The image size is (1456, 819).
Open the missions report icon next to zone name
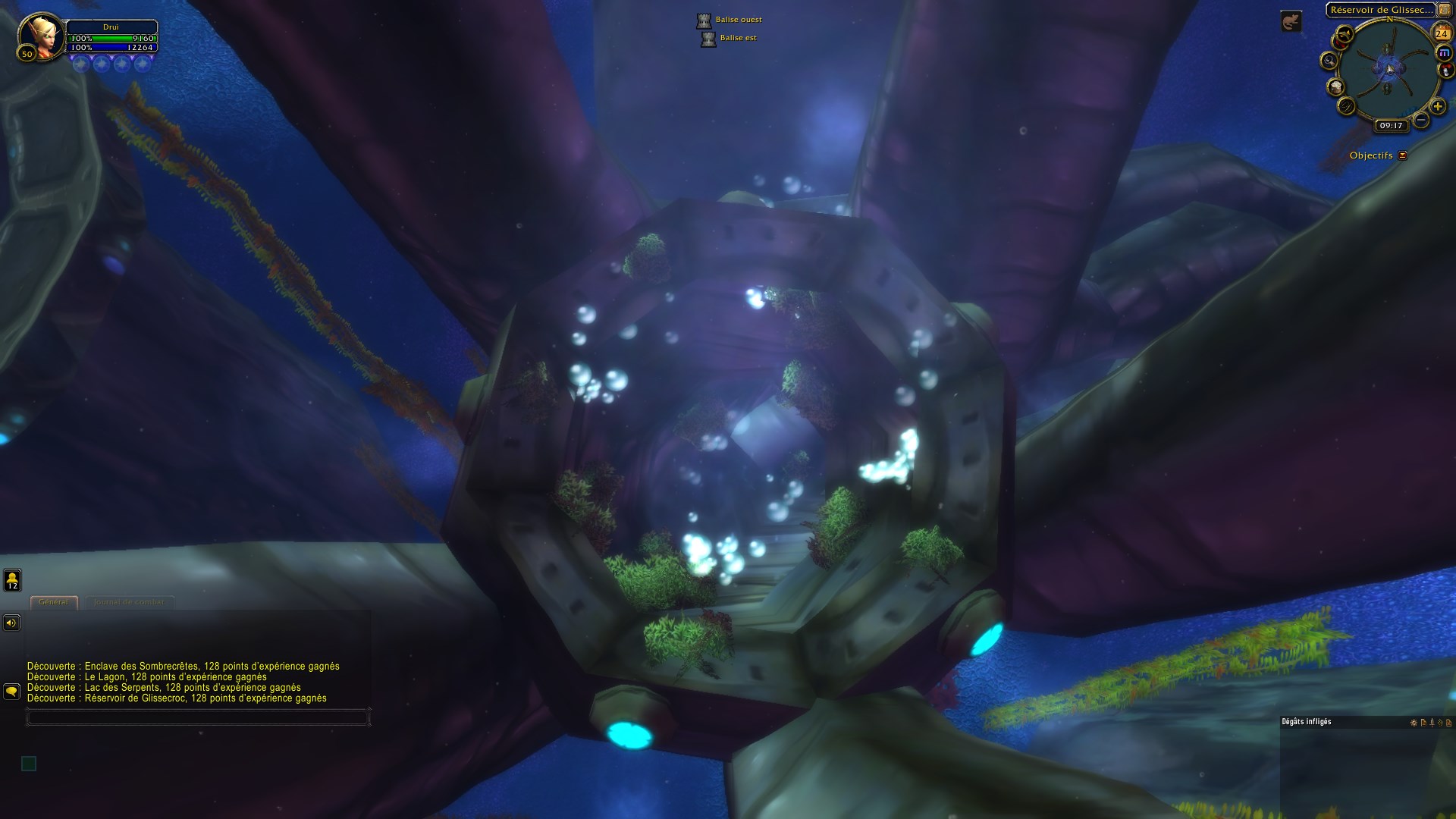pyautogui.click(x=1444, y=10)
